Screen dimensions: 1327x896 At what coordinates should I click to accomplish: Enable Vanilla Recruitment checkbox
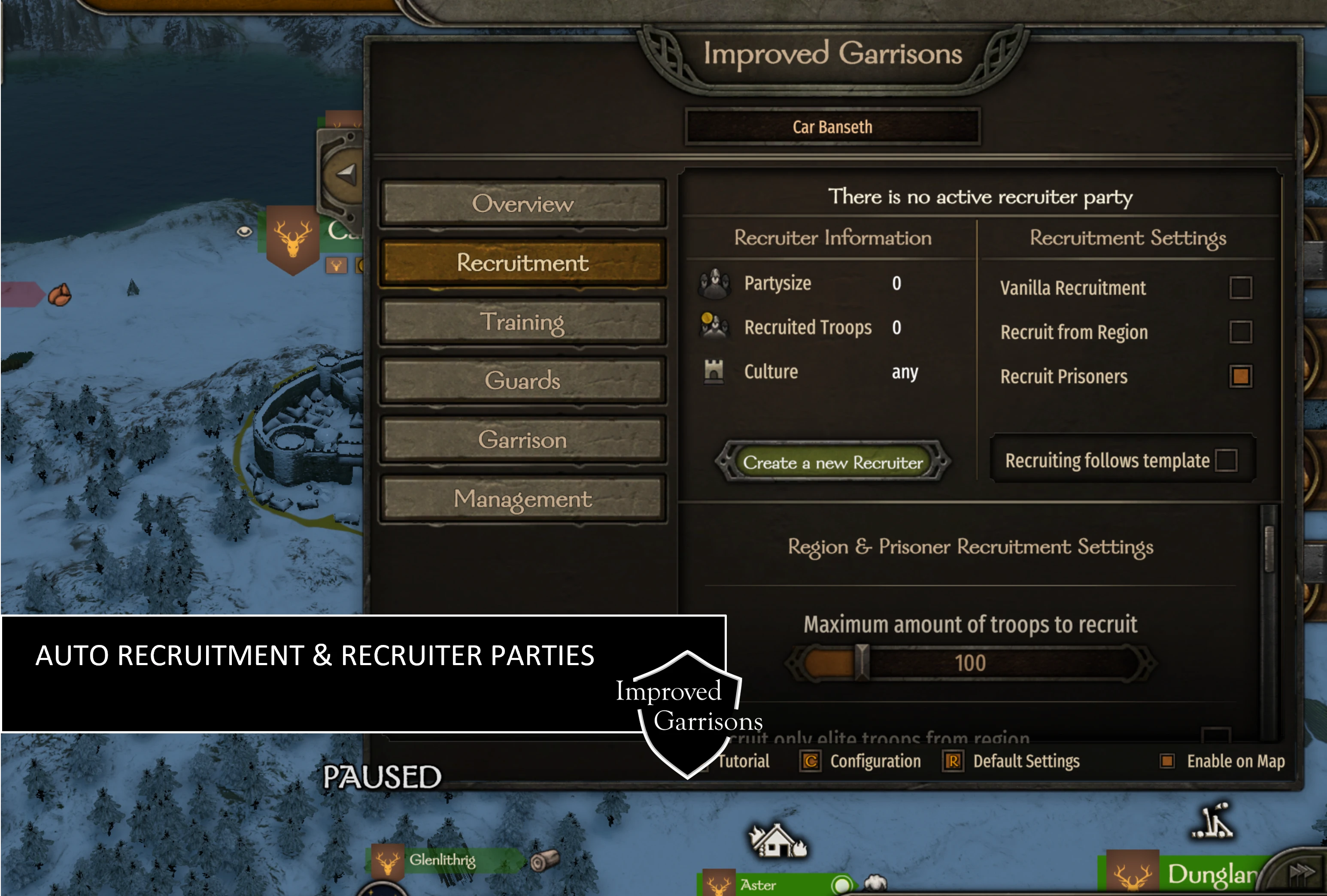click(x=1240, y=288)
